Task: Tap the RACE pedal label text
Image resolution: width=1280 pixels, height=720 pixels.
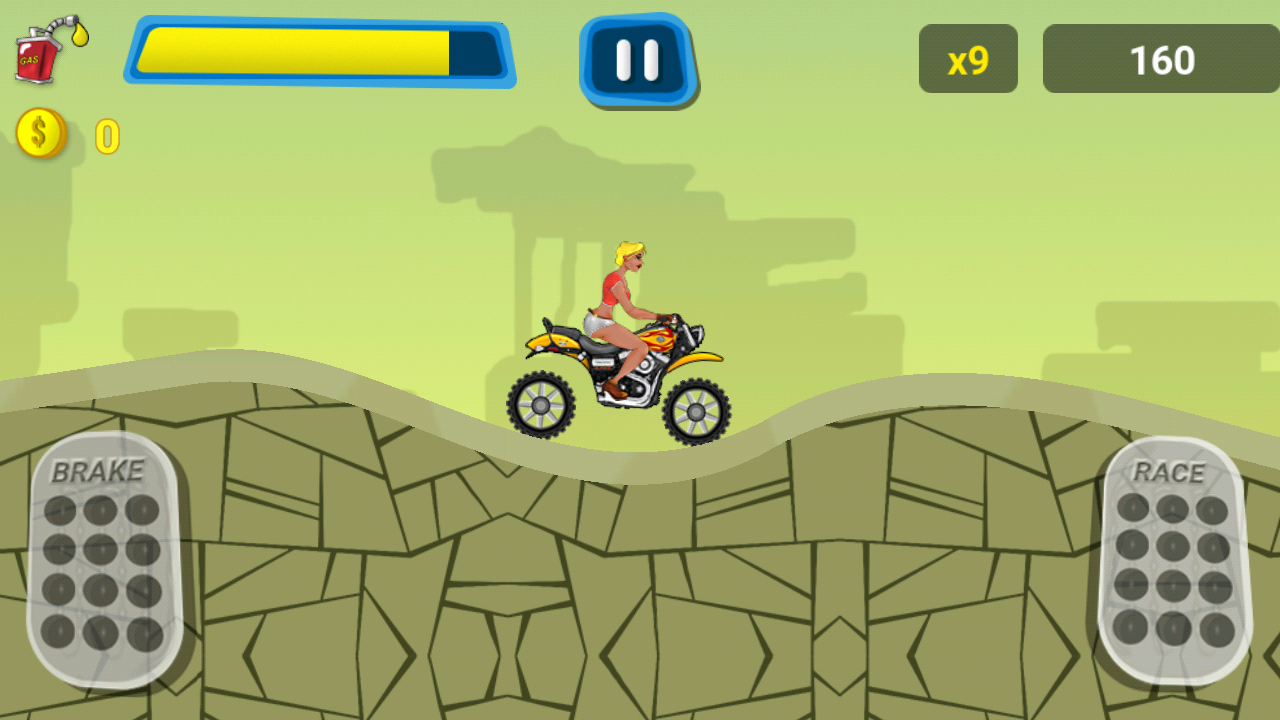Action: [x=1174, y=473]
